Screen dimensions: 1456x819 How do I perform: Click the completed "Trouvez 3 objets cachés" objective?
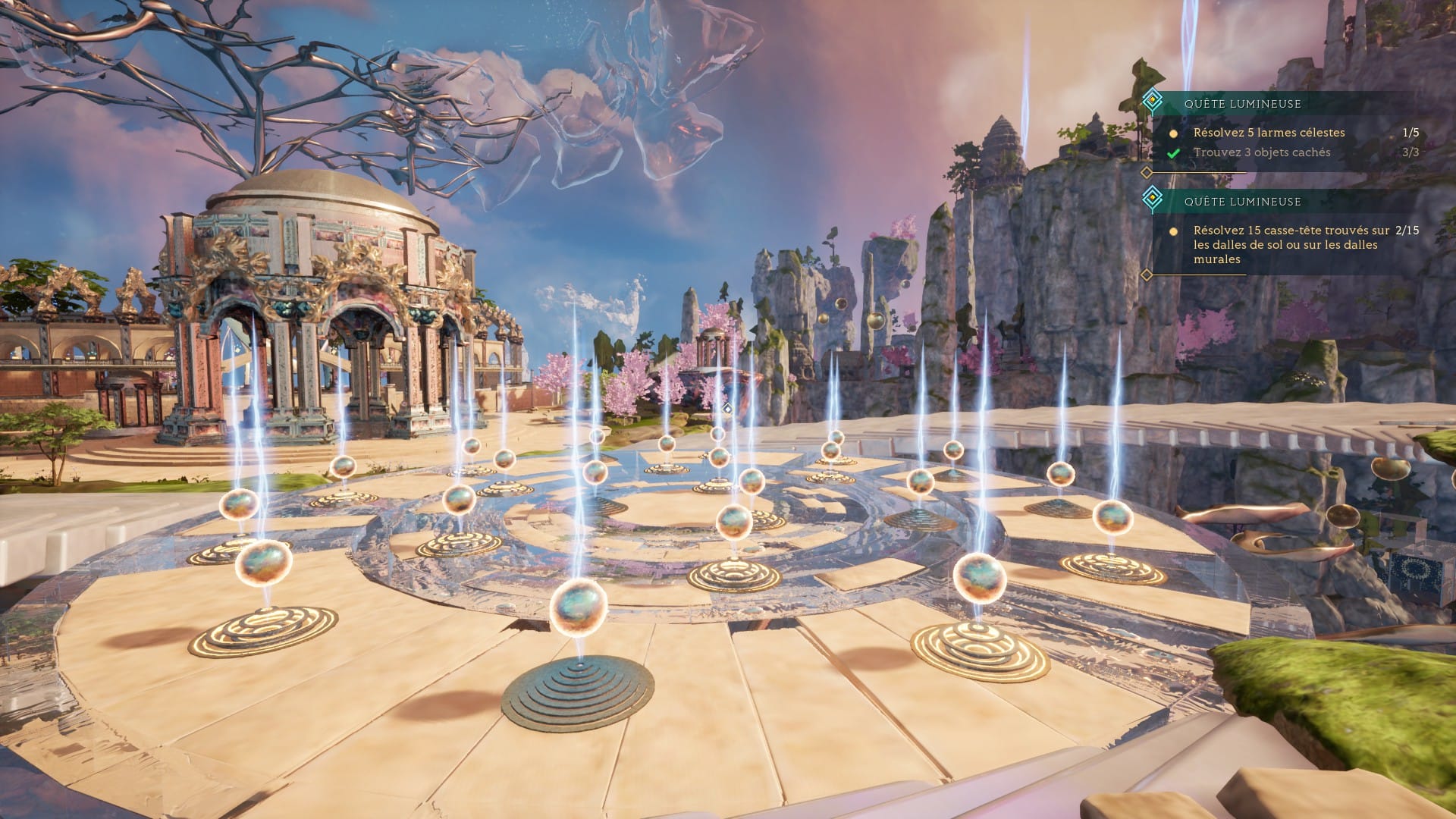point(1261,152)
